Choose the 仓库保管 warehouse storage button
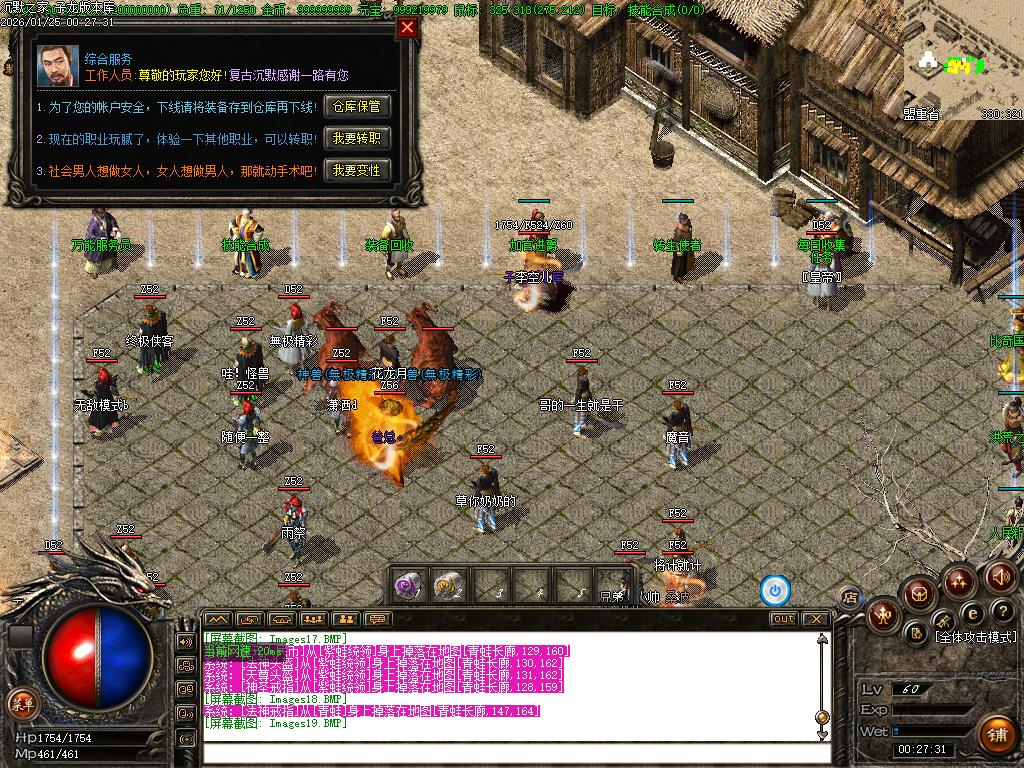The width and height of the screenshot is (1024, 768). click(356, 106)
